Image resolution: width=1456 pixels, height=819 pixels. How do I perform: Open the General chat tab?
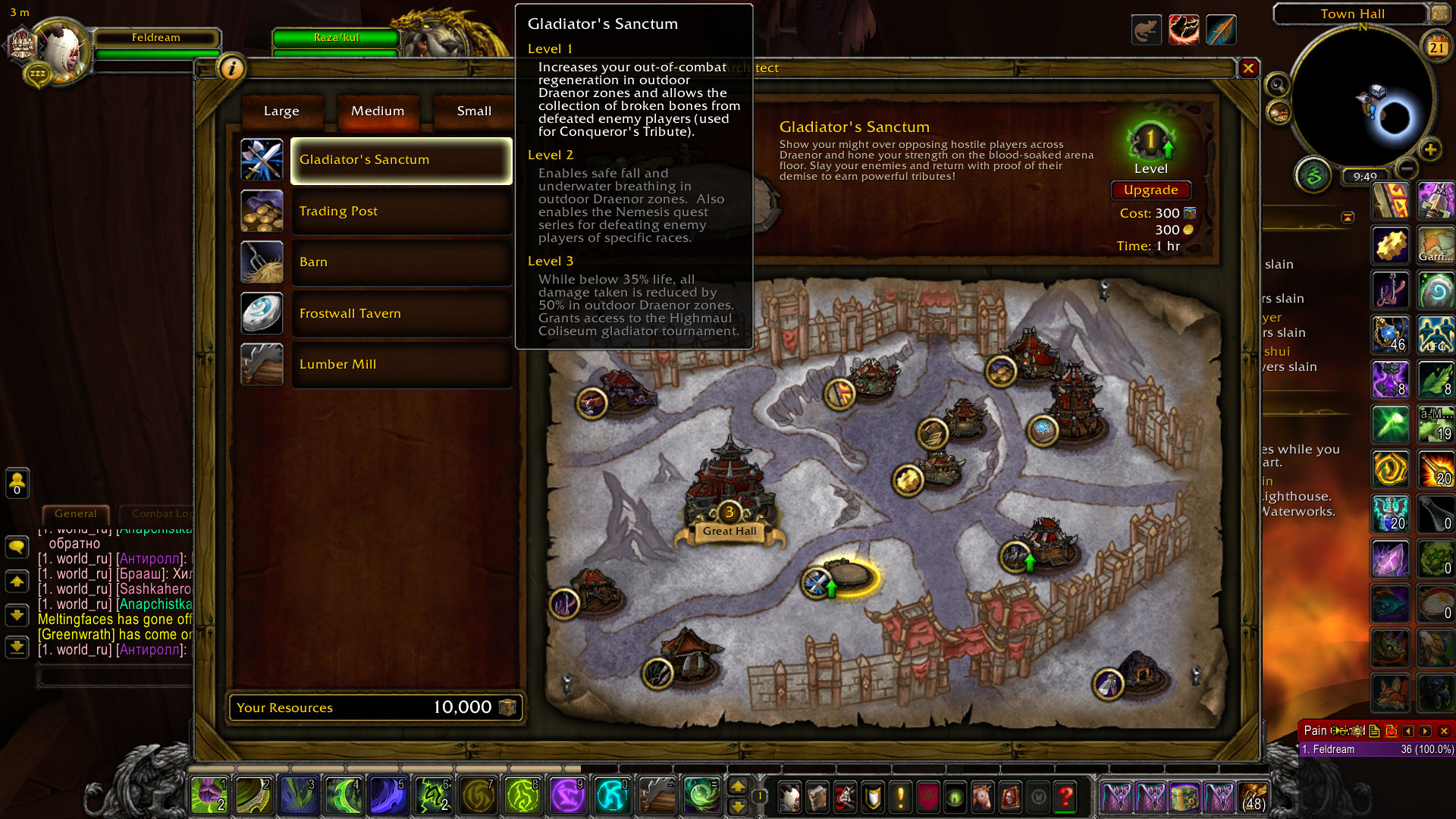[76, 513]
